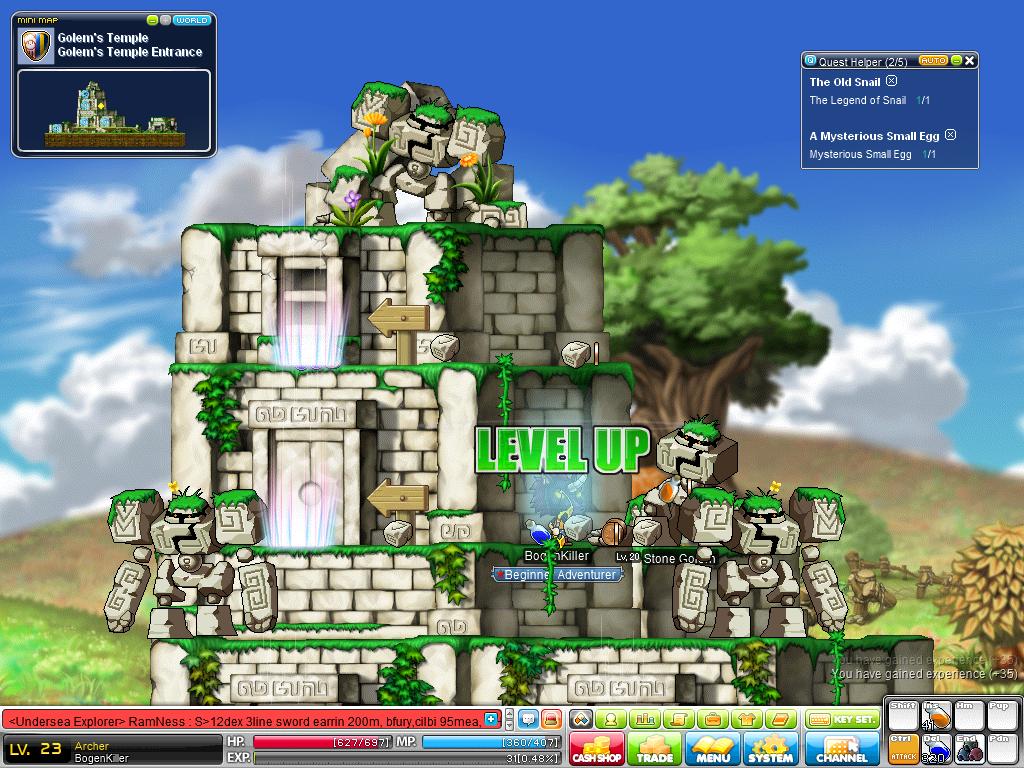
Task: Open the Cash Shop
Action: 598,749
